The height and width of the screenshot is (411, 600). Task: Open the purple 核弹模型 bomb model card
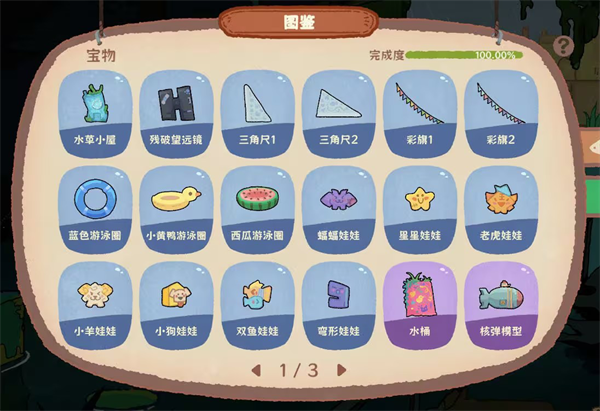pos(500,302)
